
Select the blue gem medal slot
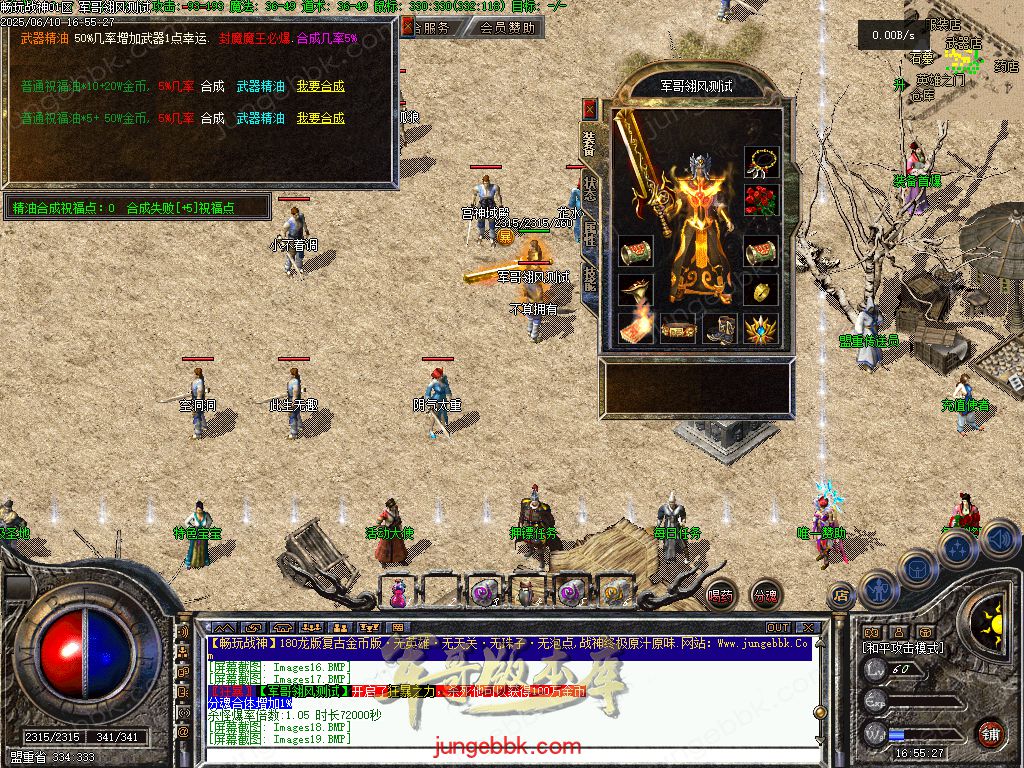click(x=762, y=328)
